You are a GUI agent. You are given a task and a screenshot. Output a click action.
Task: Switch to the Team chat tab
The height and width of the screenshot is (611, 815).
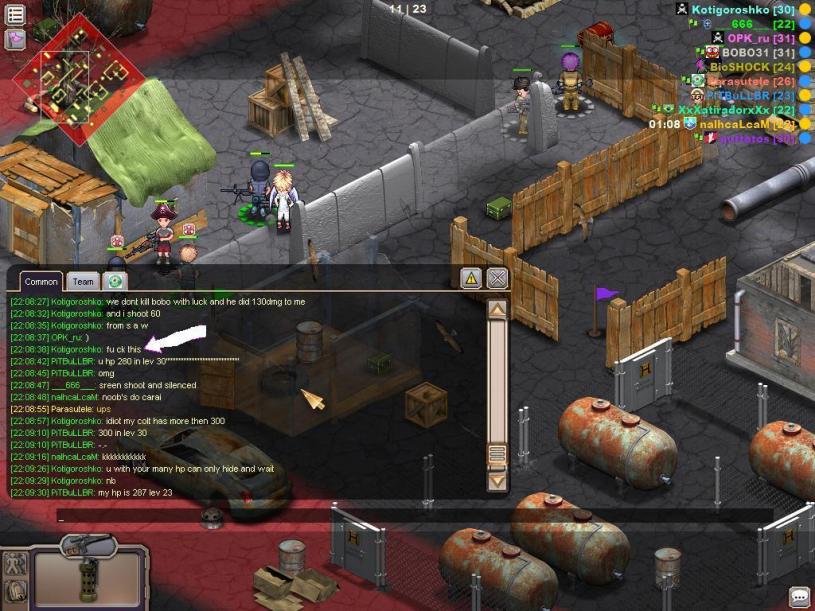click(x=83, y=282)
